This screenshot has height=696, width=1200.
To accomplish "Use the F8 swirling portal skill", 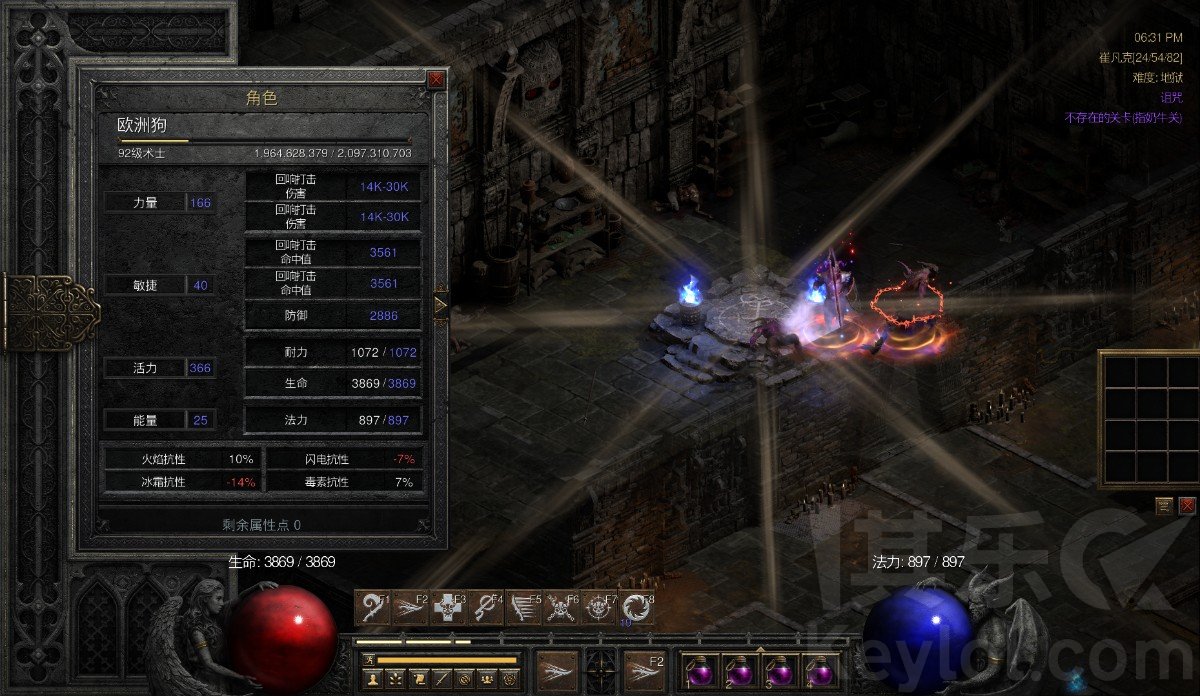I will click(x=635, y=608).
